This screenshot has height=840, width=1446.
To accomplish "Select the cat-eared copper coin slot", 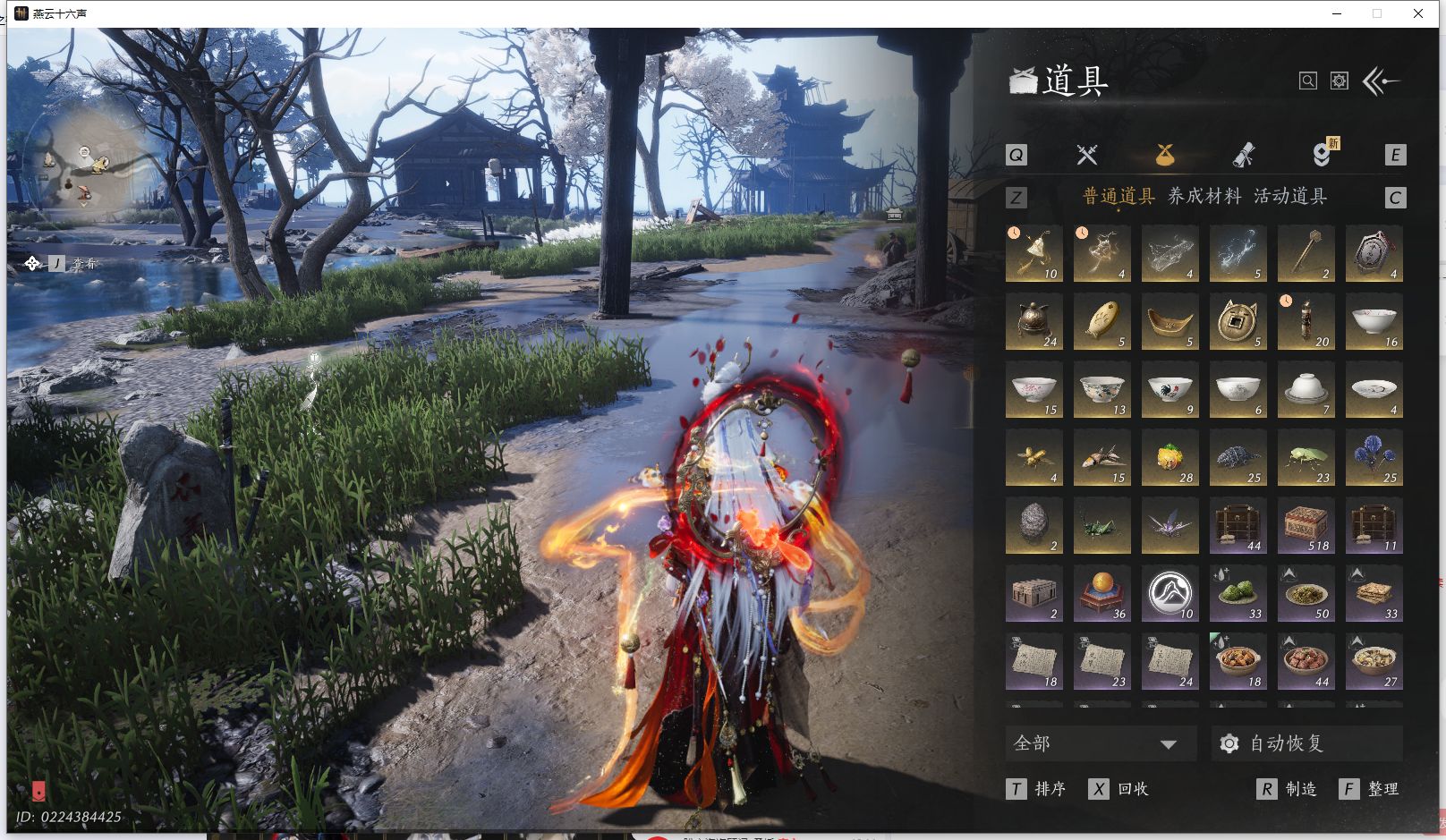I will [x=1238, y=322].
